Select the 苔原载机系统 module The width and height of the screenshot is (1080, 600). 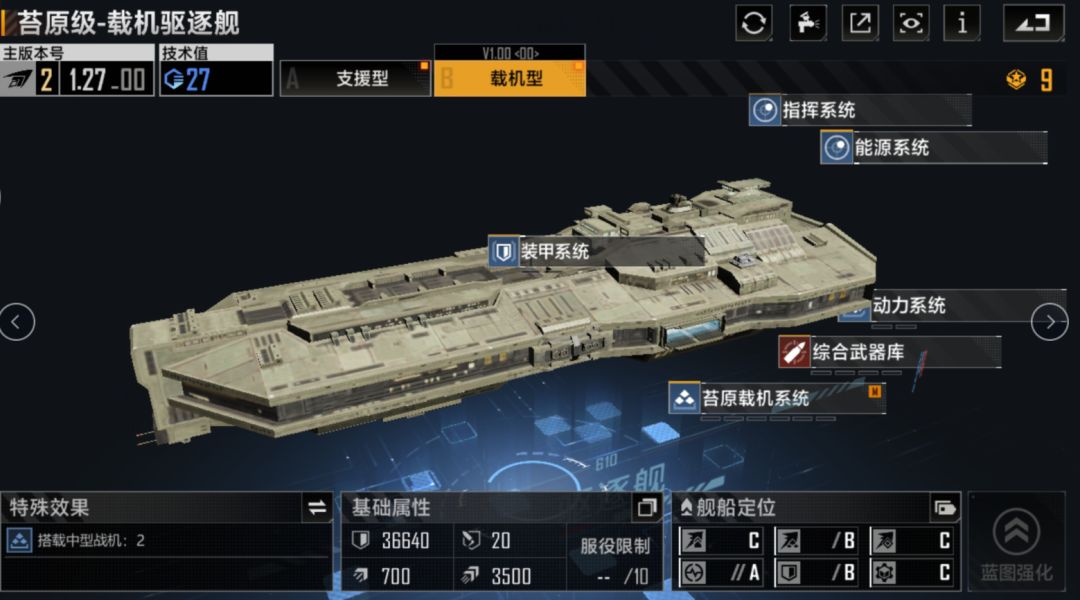pos(776,398)
